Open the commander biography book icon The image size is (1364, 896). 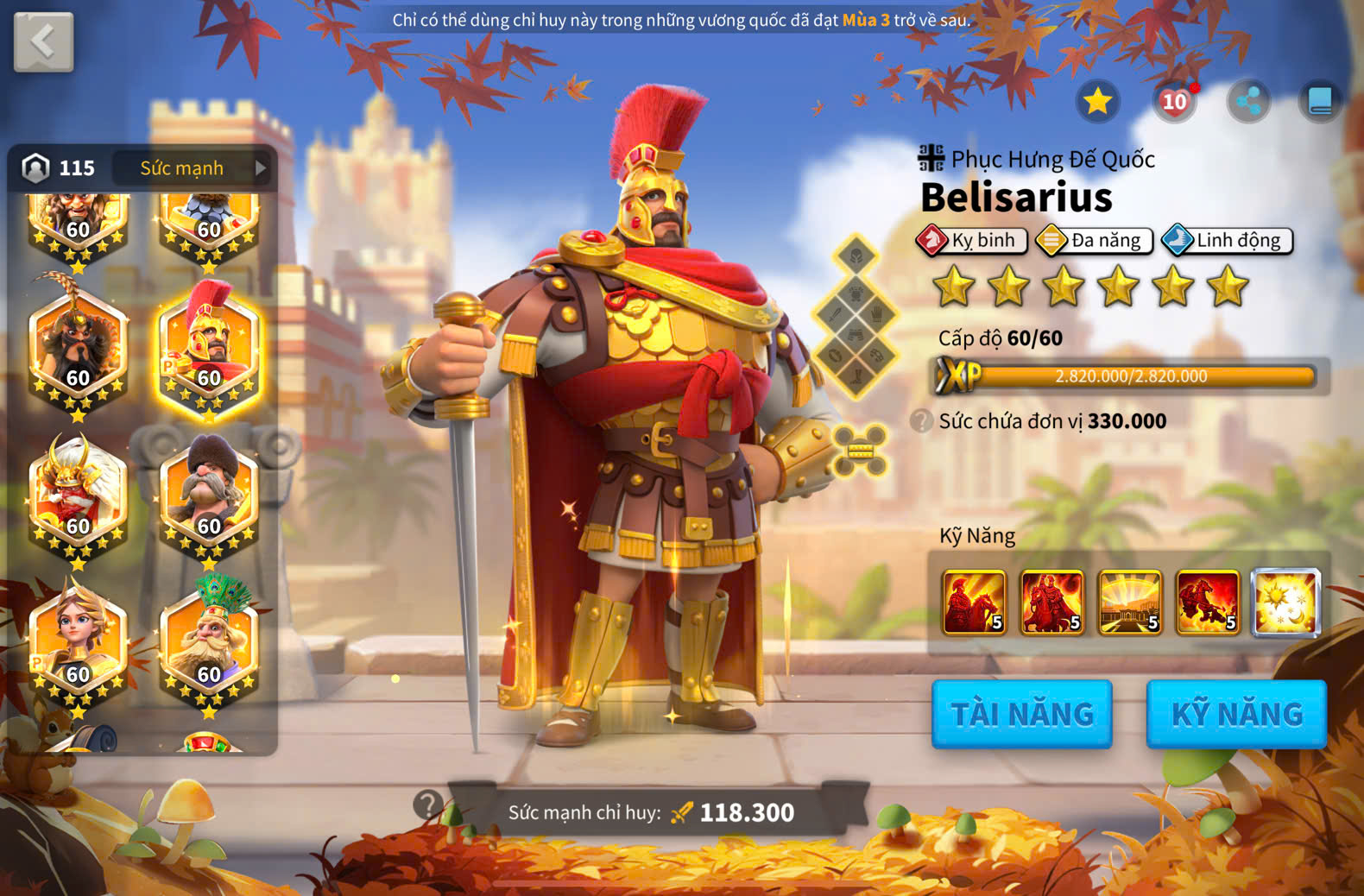1320,102
